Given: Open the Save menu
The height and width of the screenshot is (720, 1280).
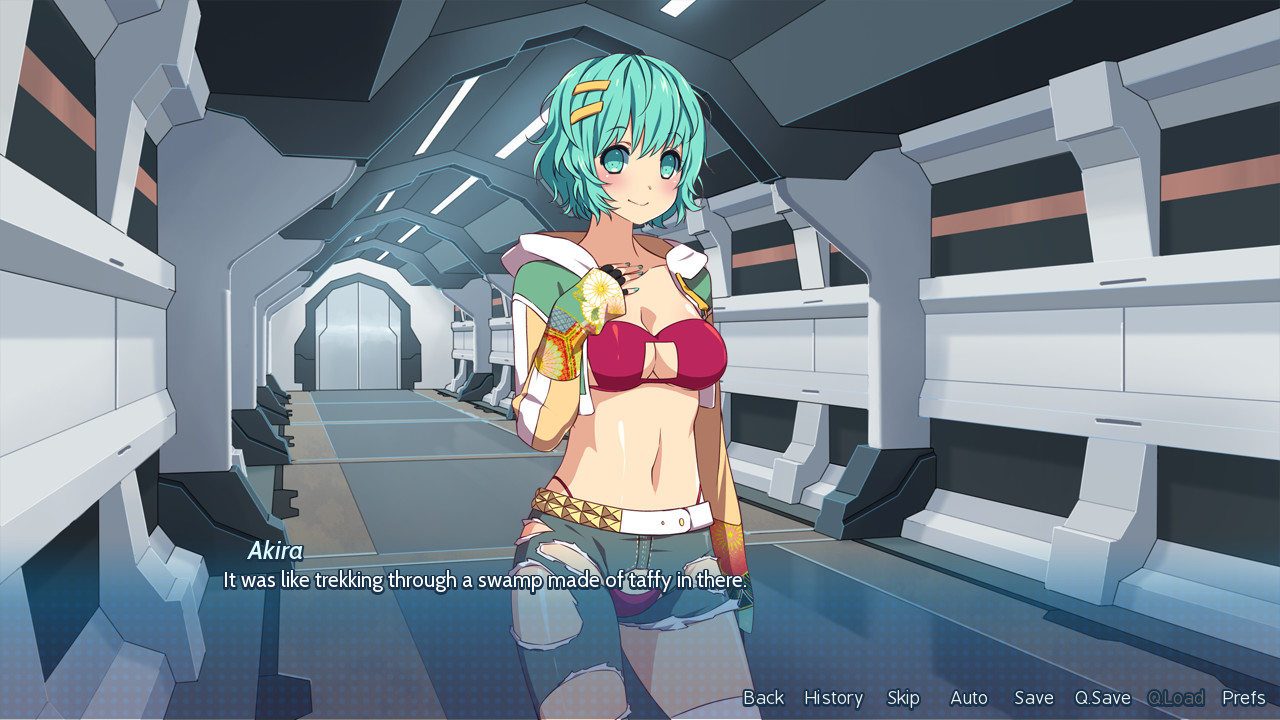Looking at the screenshot, I should pyautogui.click(x=1033, y=698).
